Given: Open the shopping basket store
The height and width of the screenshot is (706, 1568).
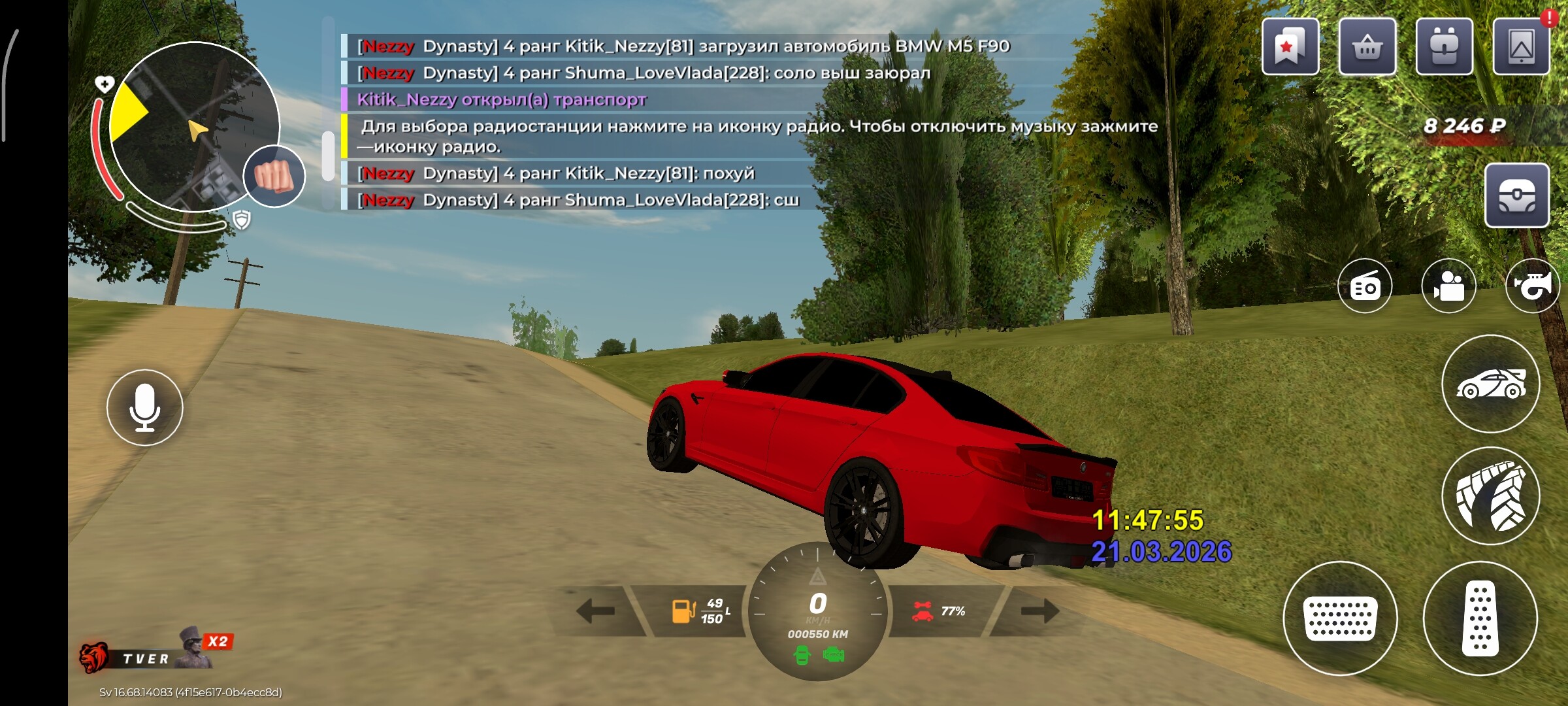Looking at the screenshot, I should [1367, 47].
